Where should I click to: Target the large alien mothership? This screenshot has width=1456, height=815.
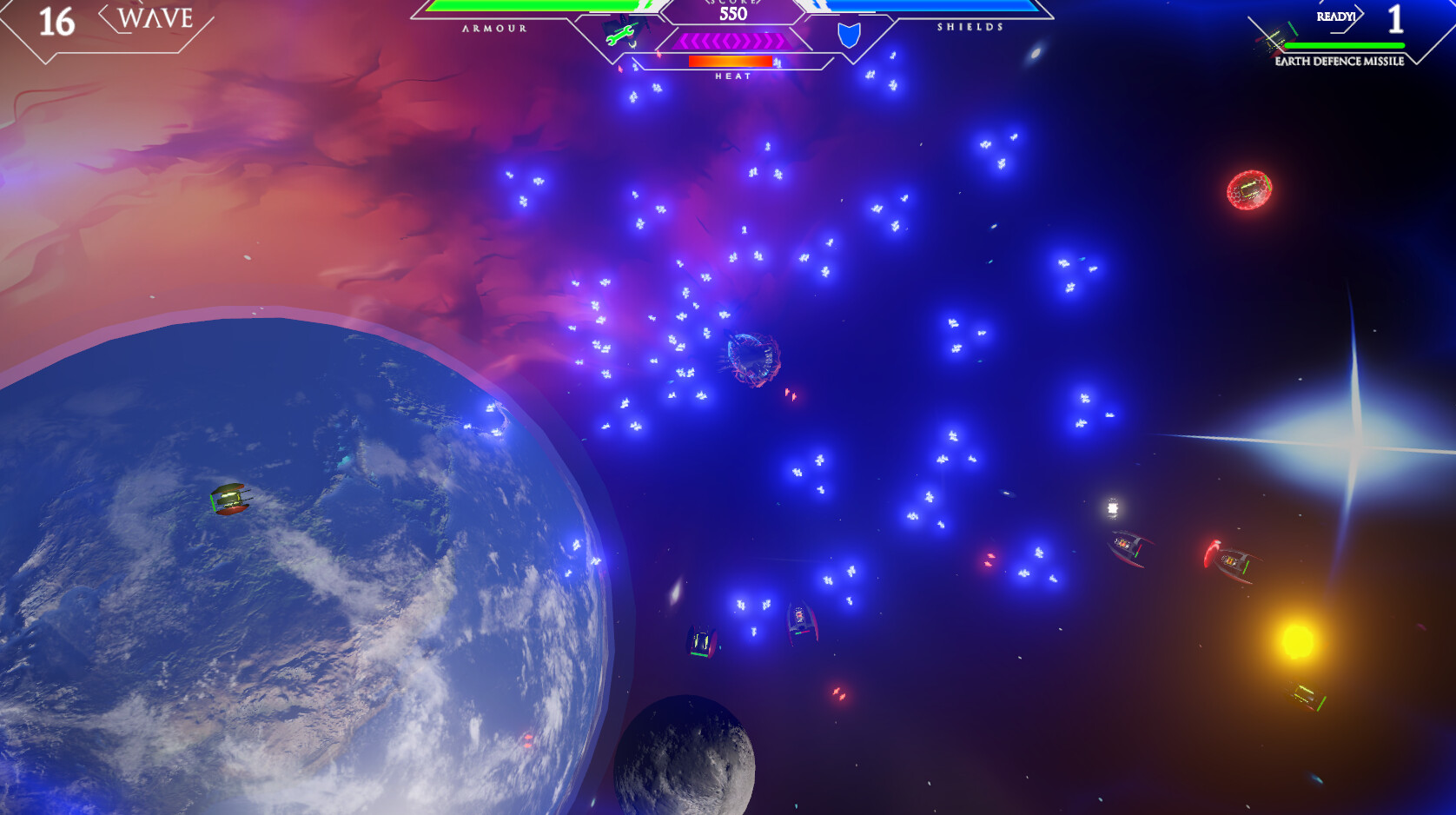(751, 359)
